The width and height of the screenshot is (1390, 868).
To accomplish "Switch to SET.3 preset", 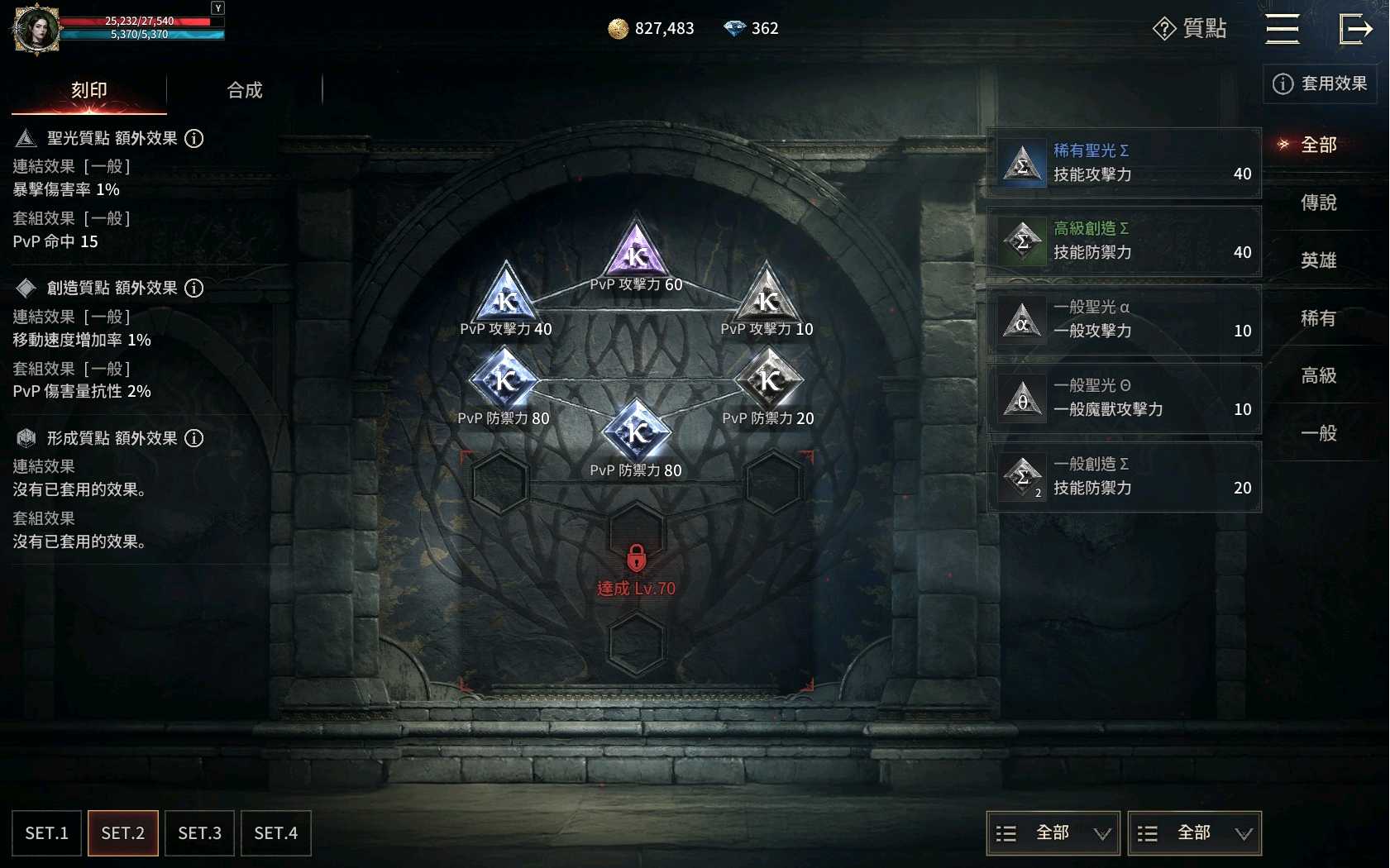I will (x=199, y=833).
